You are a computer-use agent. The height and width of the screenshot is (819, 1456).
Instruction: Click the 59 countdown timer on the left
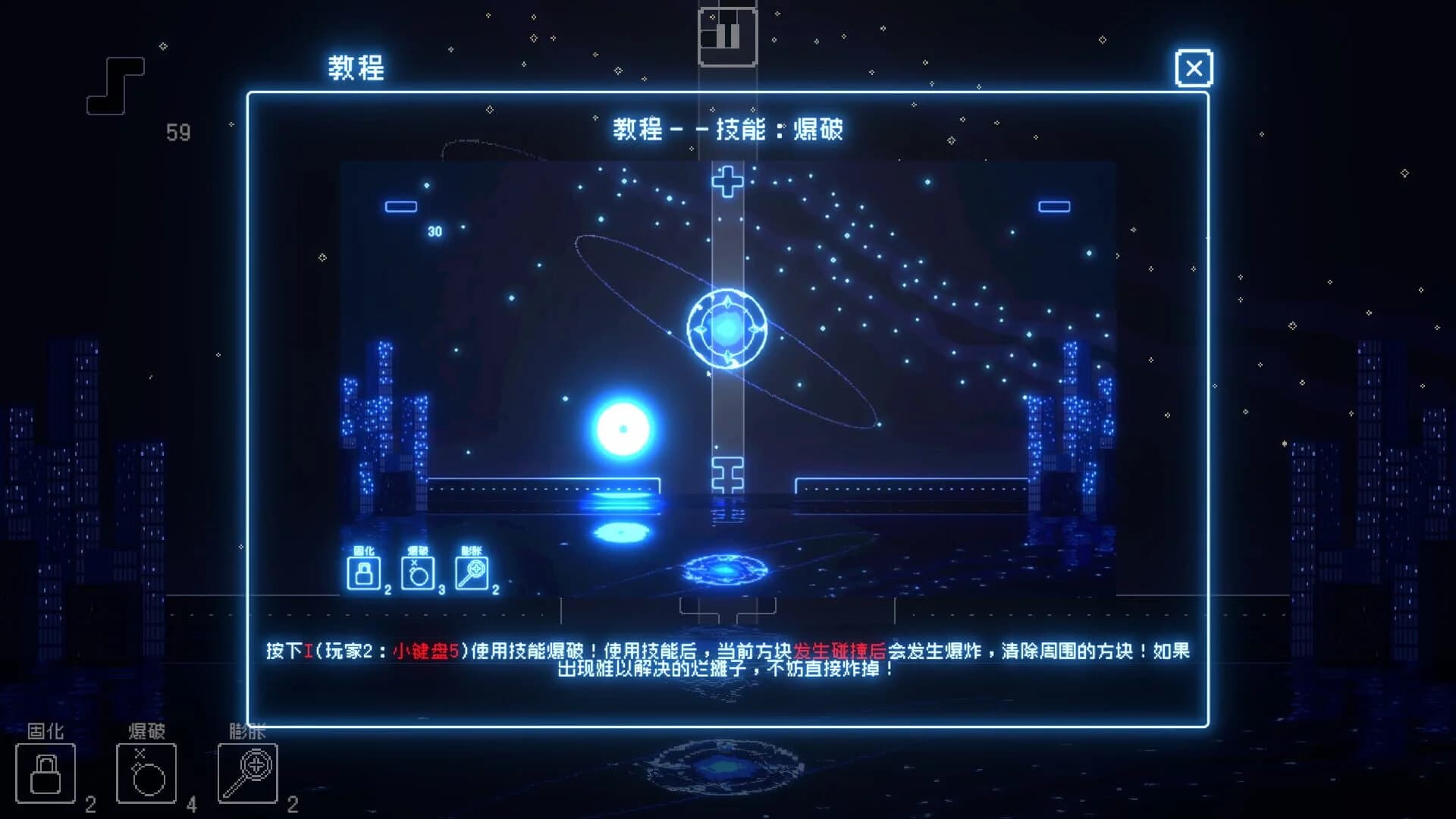177,132
